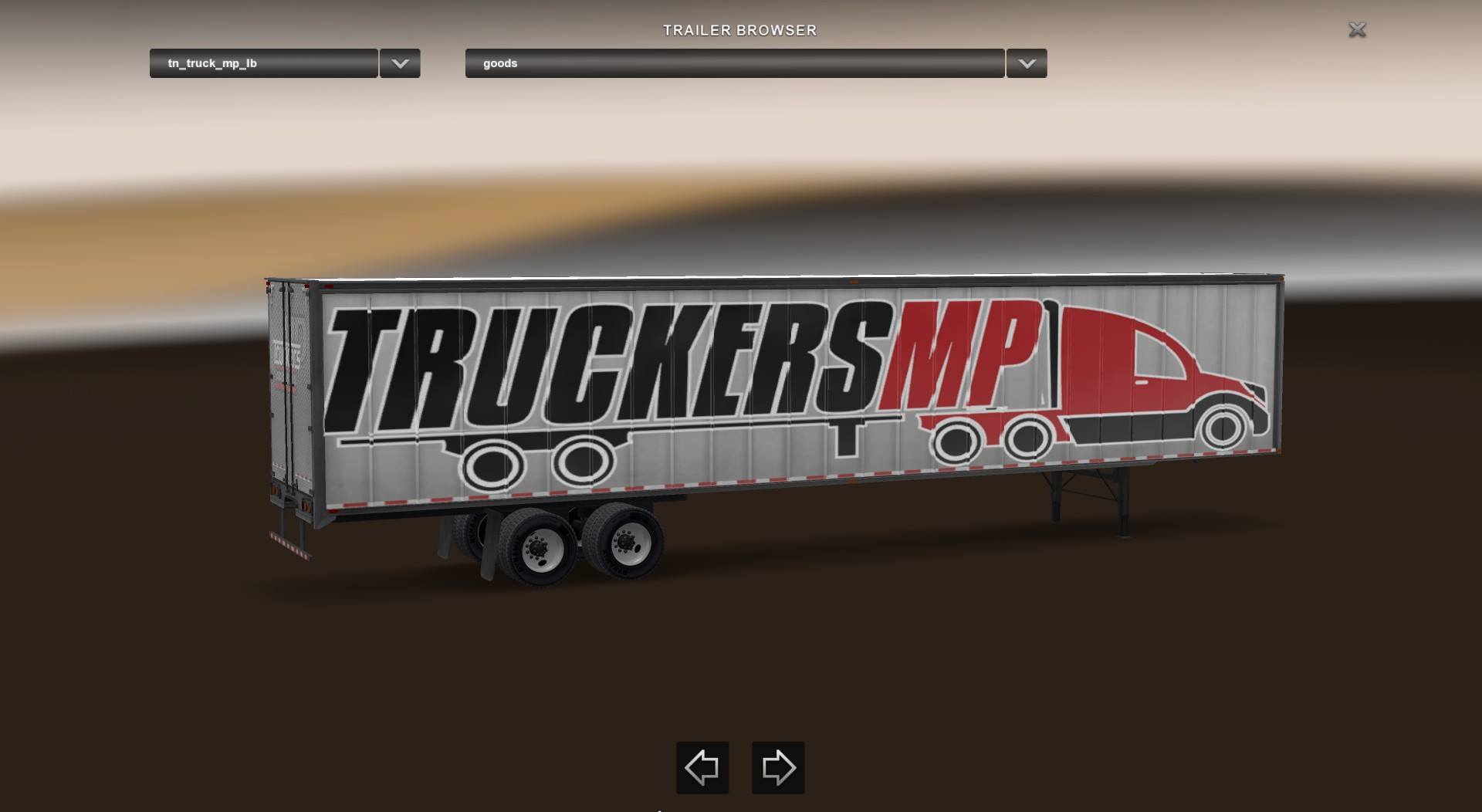
Task: Click the goods selection bar
Action: [733, 64]
